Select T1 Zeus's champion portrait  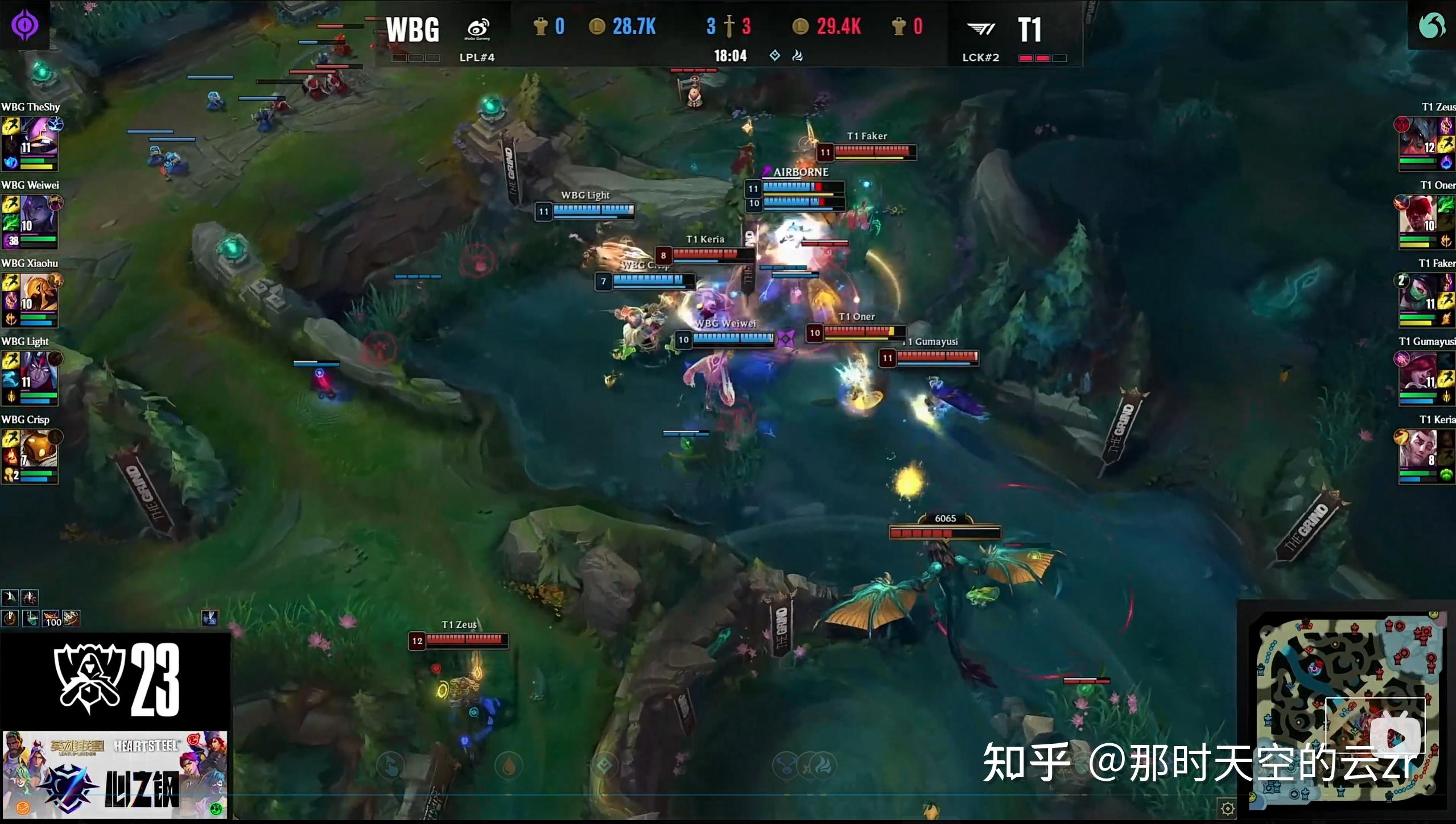[x=1417, y=136]
